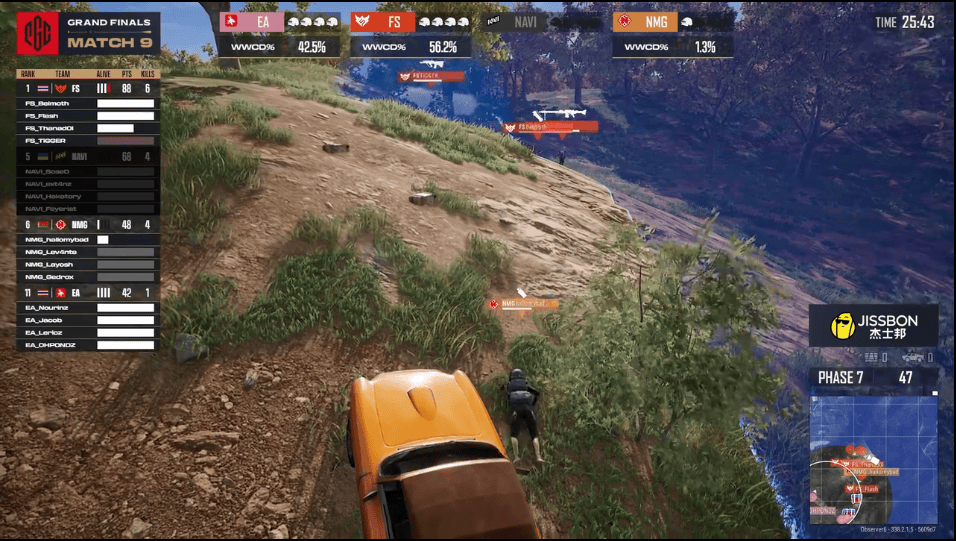
Task: Select the FS team row in the leaderboard
Action: 87,88
